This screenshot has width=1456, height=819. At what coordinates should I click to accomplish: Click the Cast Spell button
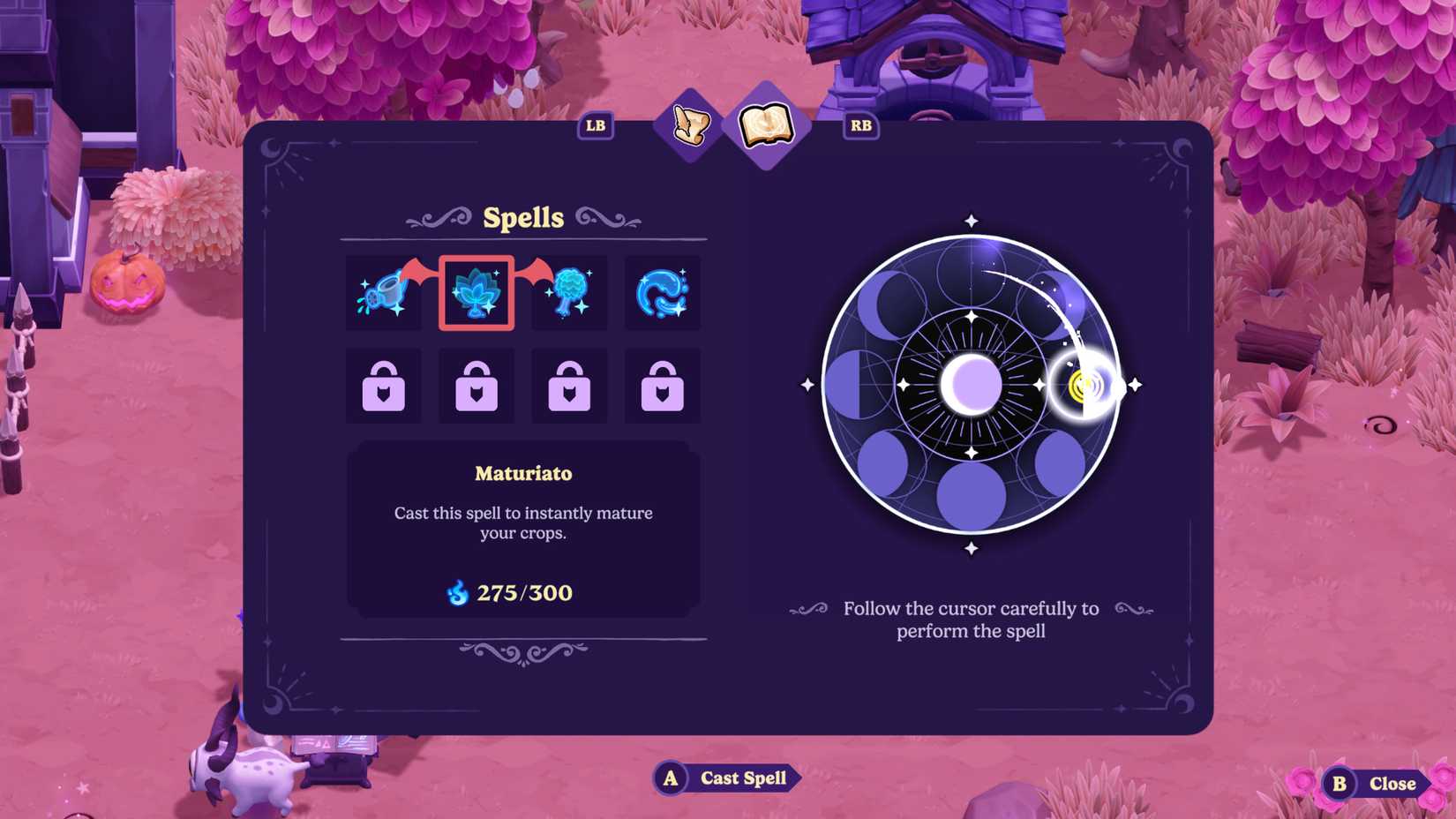[725, 778]
